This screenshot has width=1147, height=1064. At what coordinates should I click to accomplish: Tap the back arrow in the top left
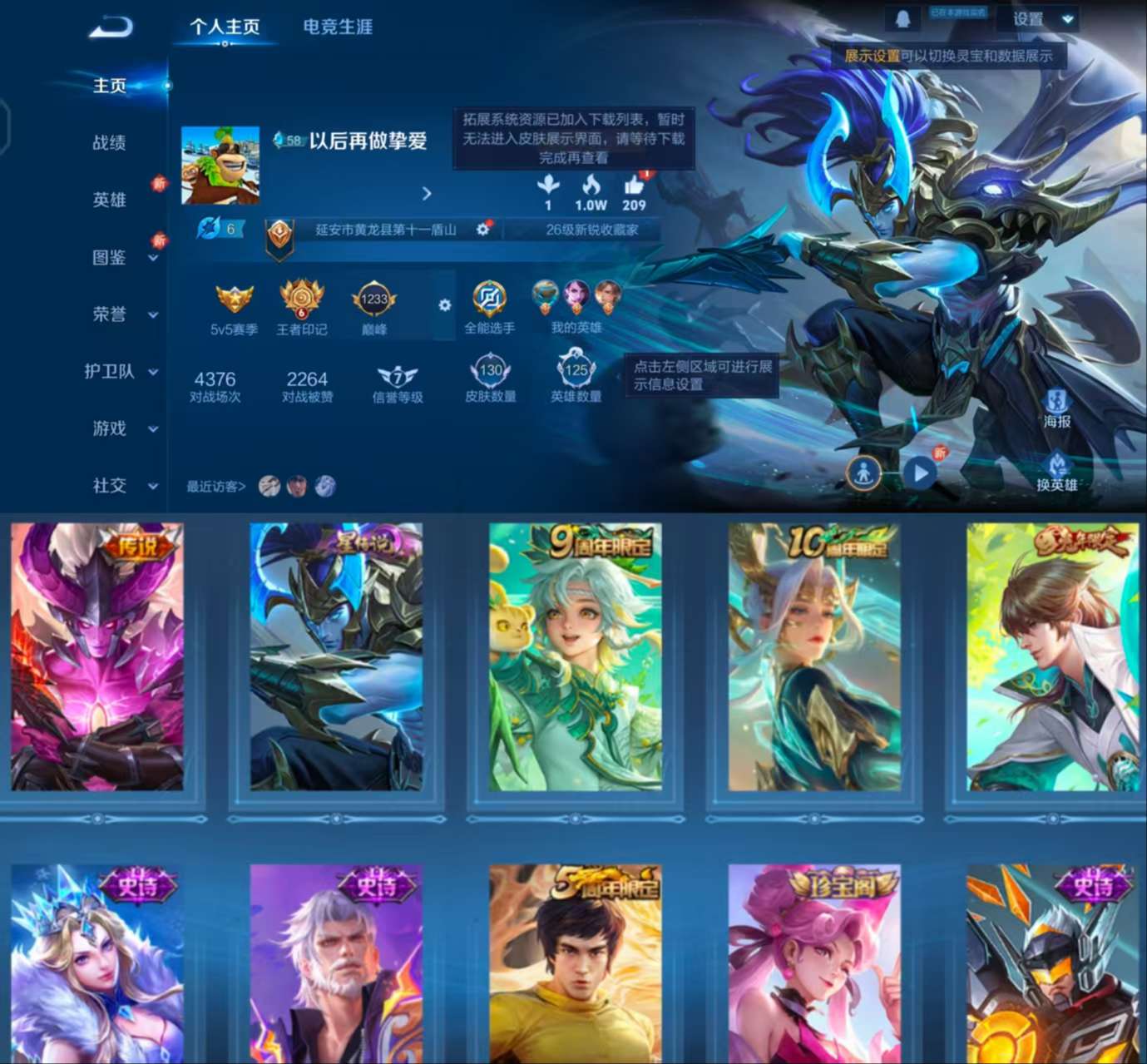tap(112, 25)
